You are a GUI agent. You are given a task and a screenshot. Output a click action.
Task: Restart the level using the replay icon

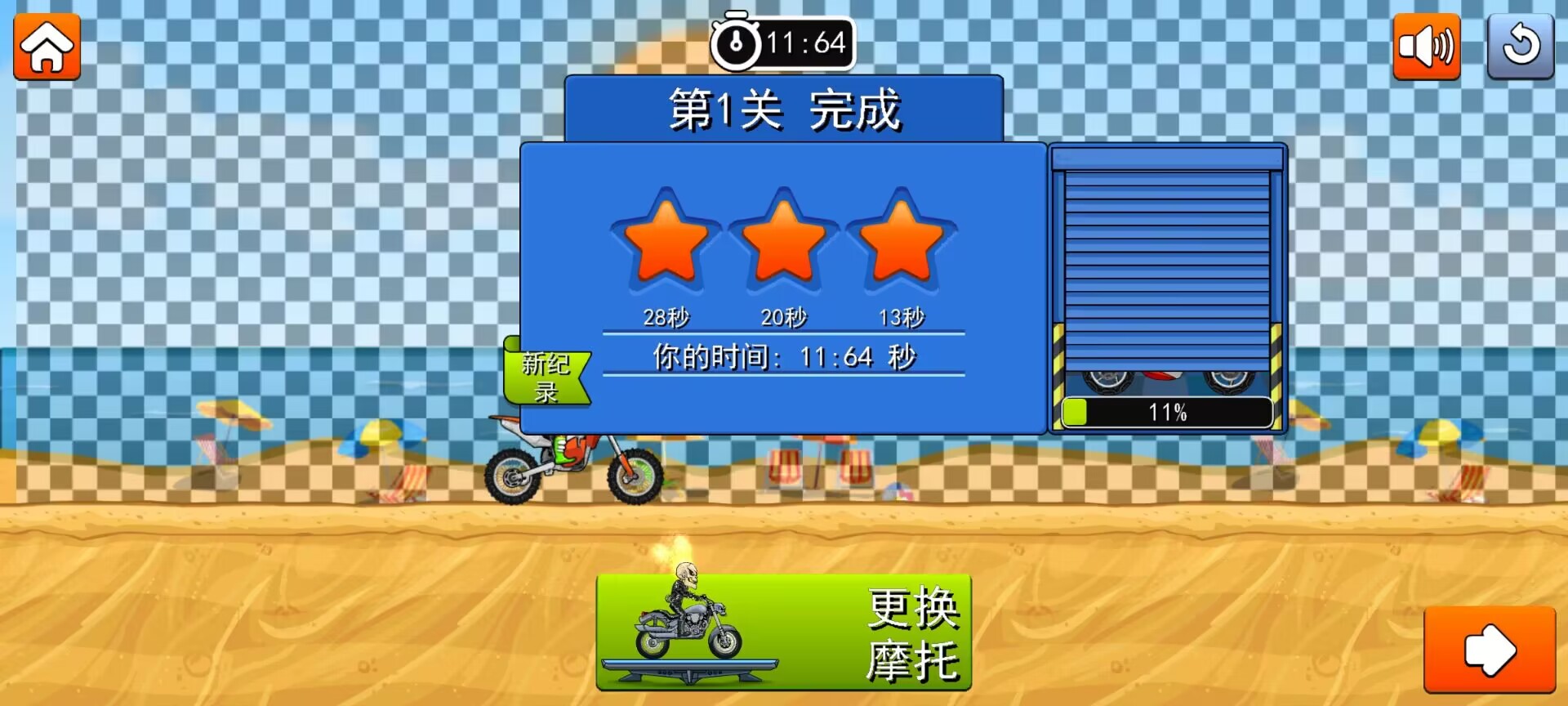(1521, 47)
